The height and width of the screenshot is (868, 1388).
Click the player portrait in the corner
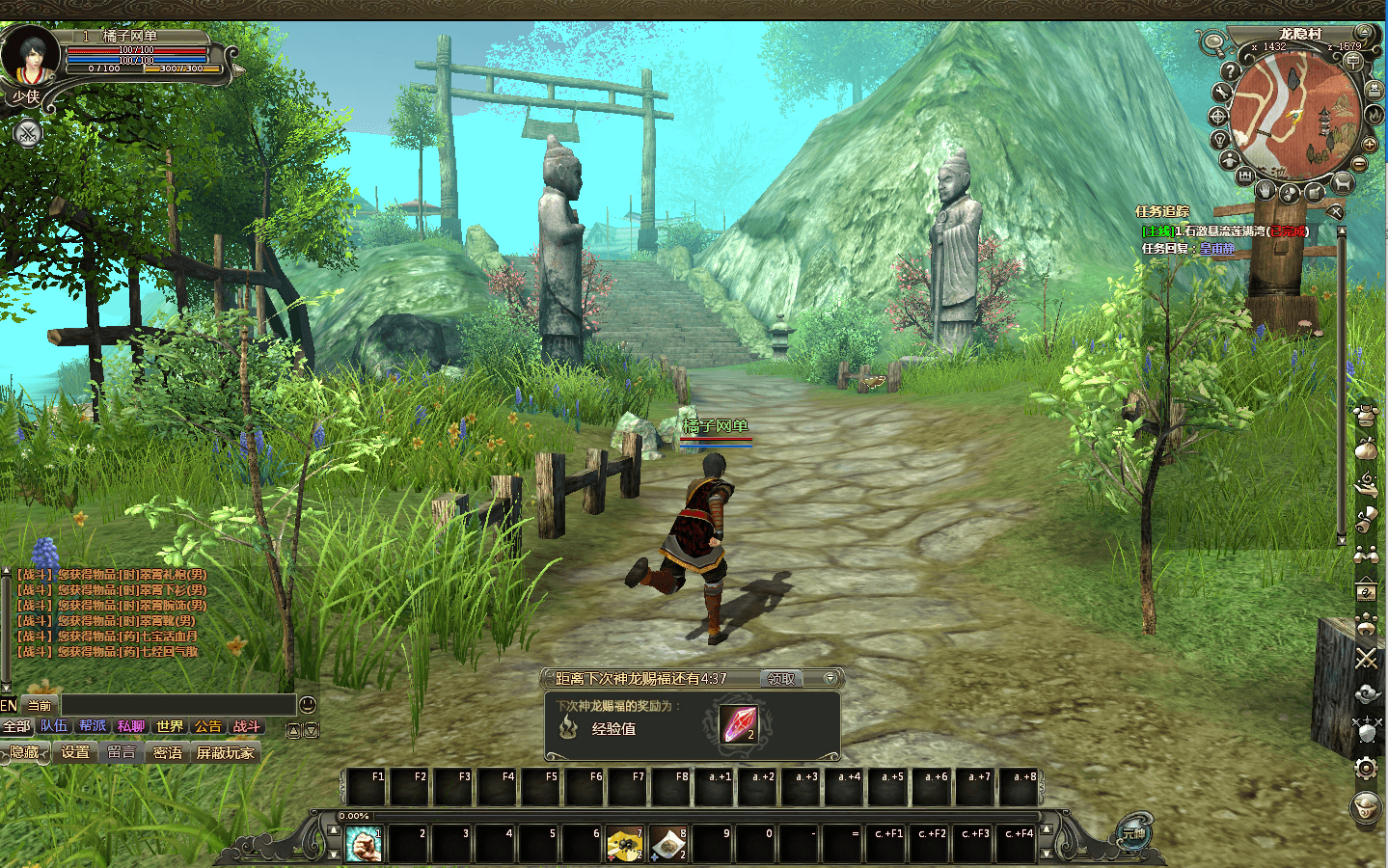[x=29, y=56]
